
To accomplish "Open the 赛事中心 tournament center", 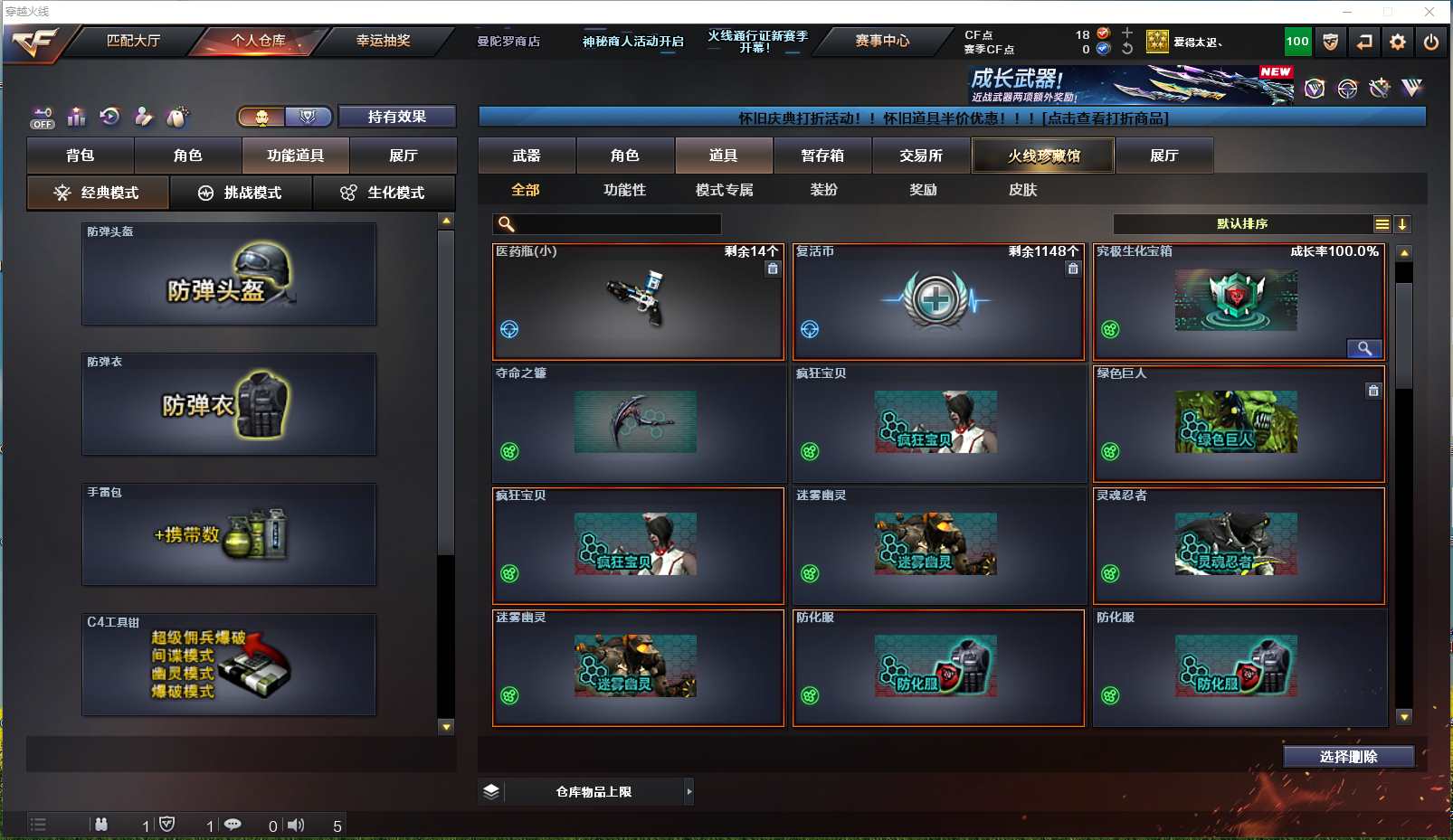I will pos(881,41).
